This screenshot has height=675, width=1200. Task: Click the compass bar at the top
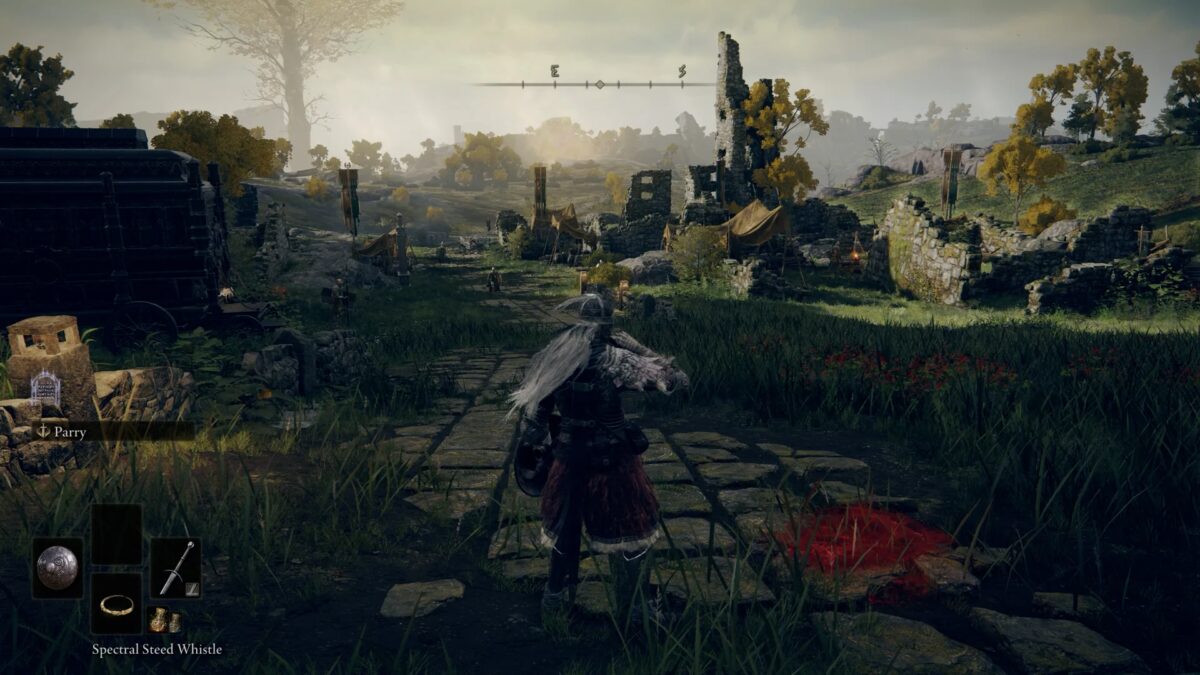click(598, 83)
